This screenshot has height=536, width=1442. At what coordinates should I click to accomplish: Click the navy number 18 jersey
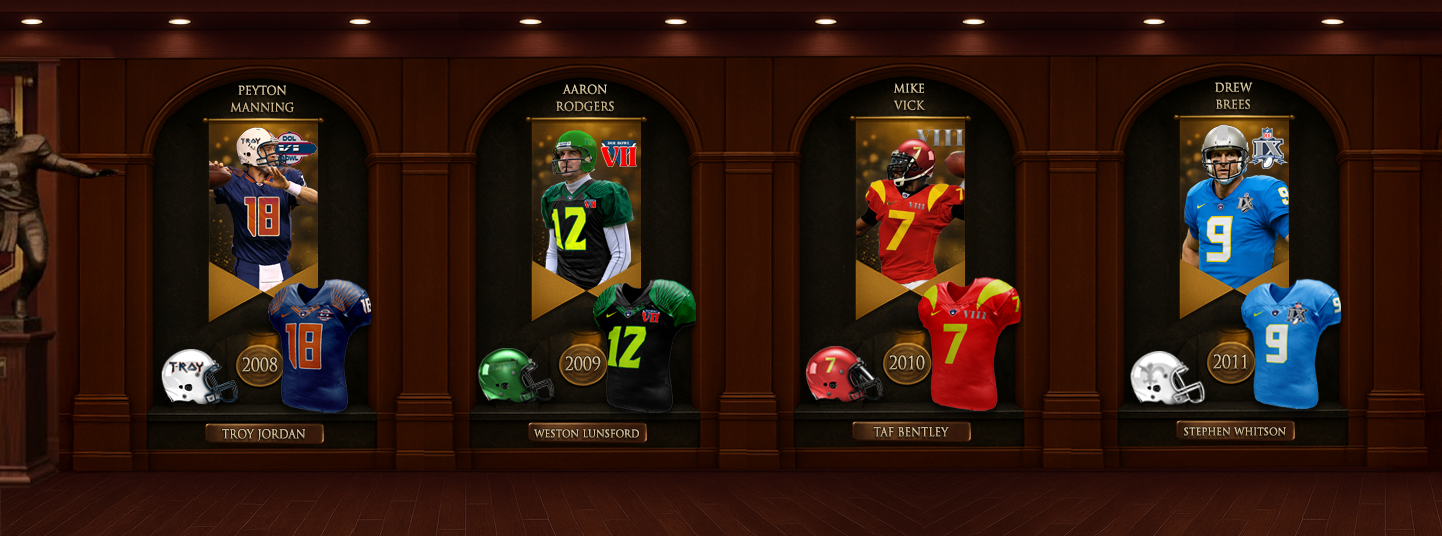point(318,346)
